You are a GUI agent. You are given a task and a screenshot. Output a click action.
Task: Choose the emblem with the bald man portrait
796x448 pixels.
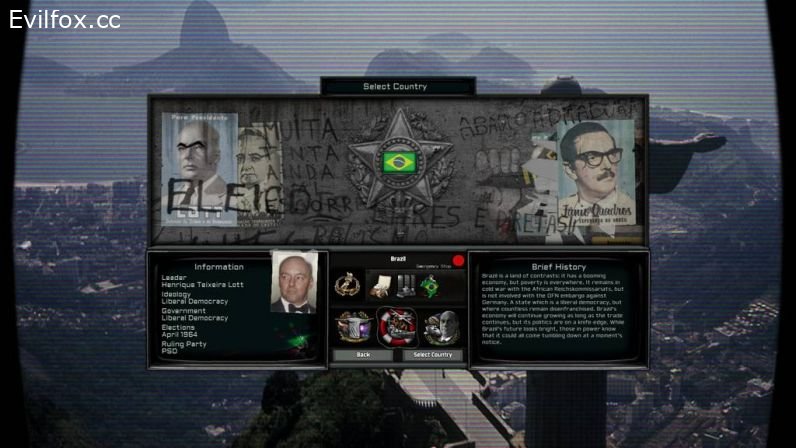441,326
